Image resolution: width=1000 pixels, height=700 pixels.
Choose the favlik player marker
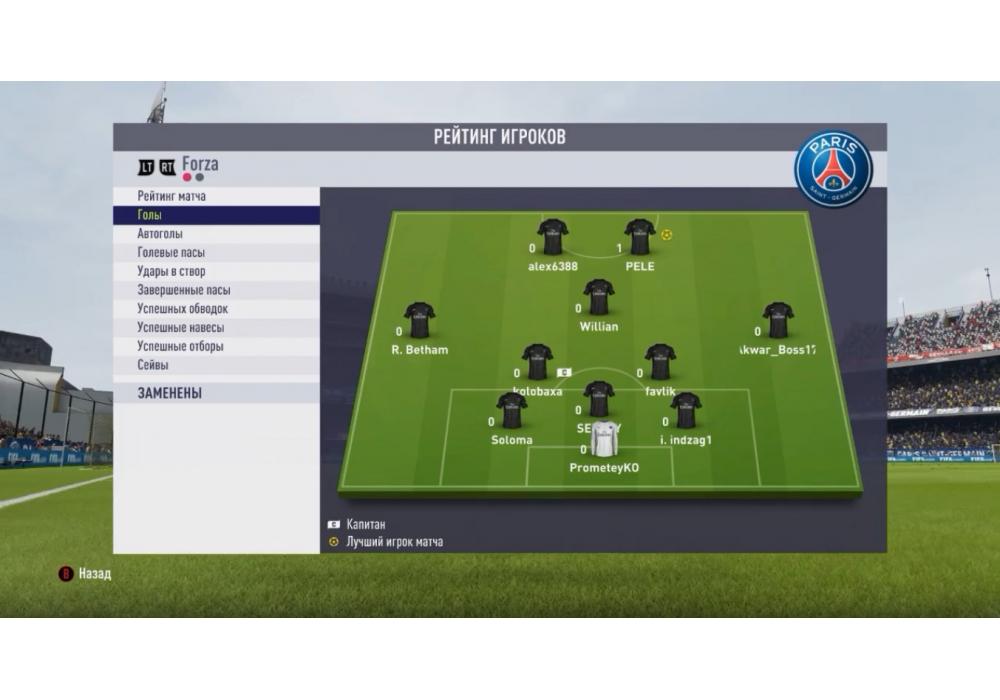pos(660,361)
